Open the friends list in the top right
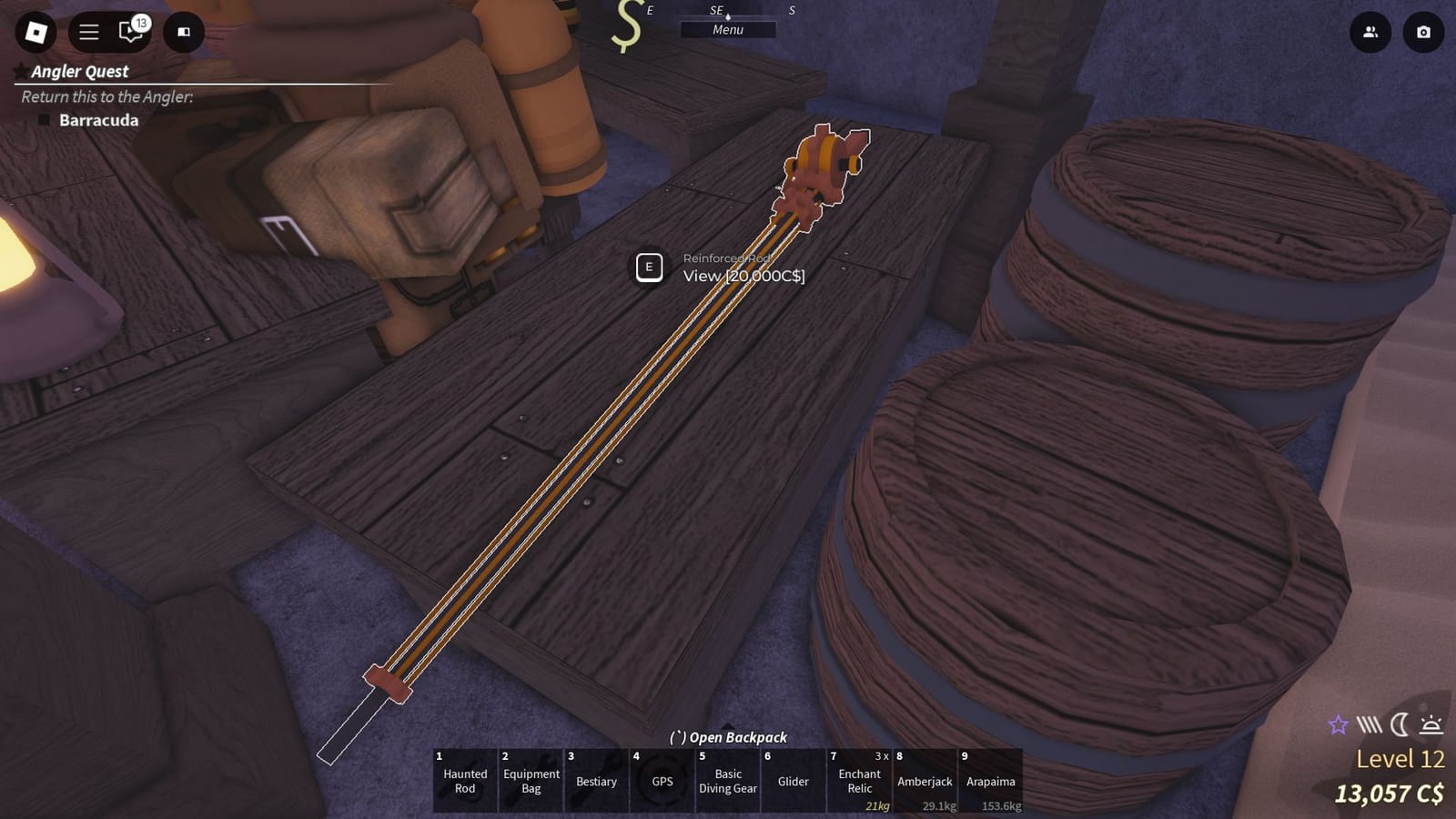 pos(1370,33)
